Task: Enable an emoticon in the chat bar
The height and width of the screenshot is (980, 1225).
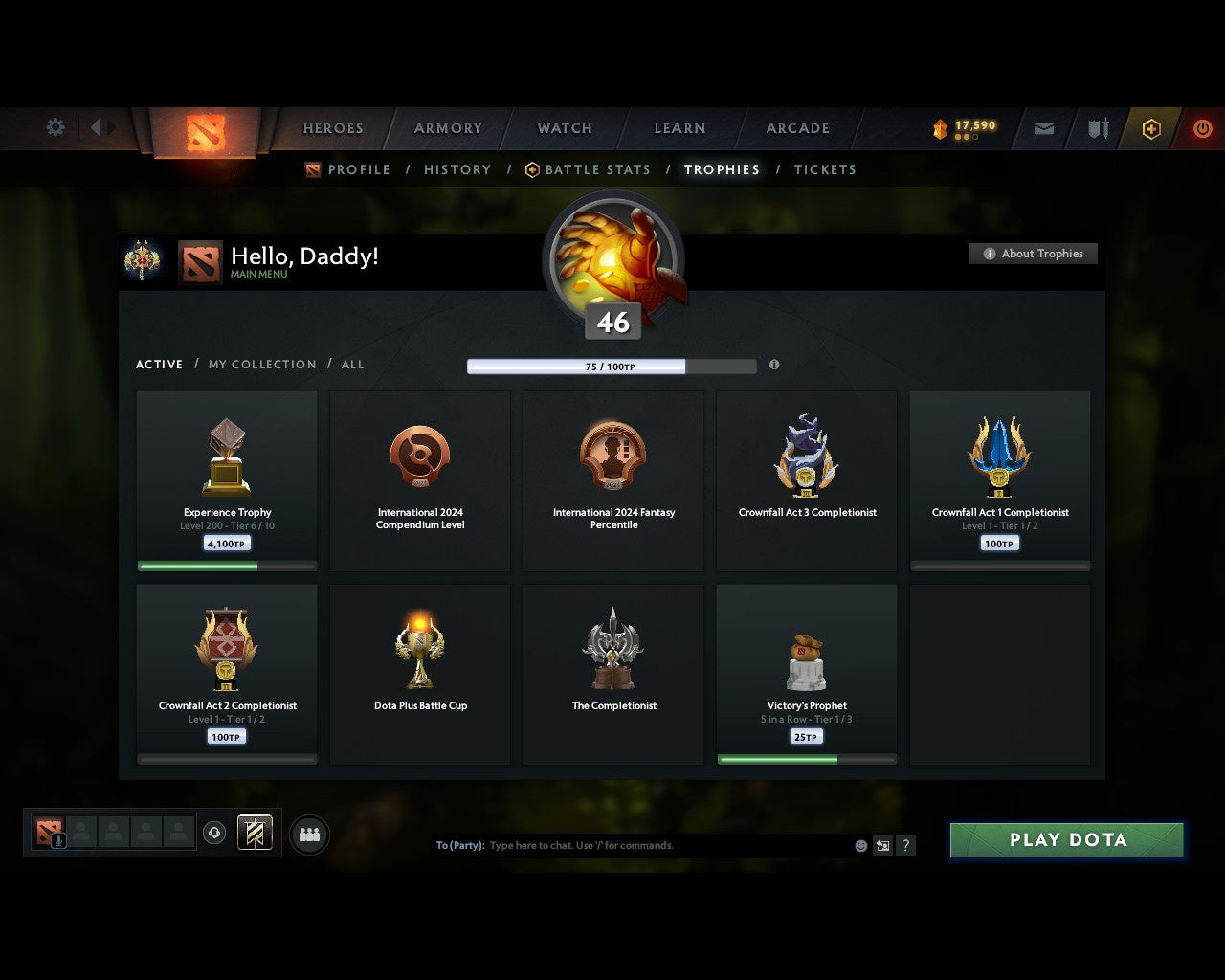Action: [x=859, y=846]
